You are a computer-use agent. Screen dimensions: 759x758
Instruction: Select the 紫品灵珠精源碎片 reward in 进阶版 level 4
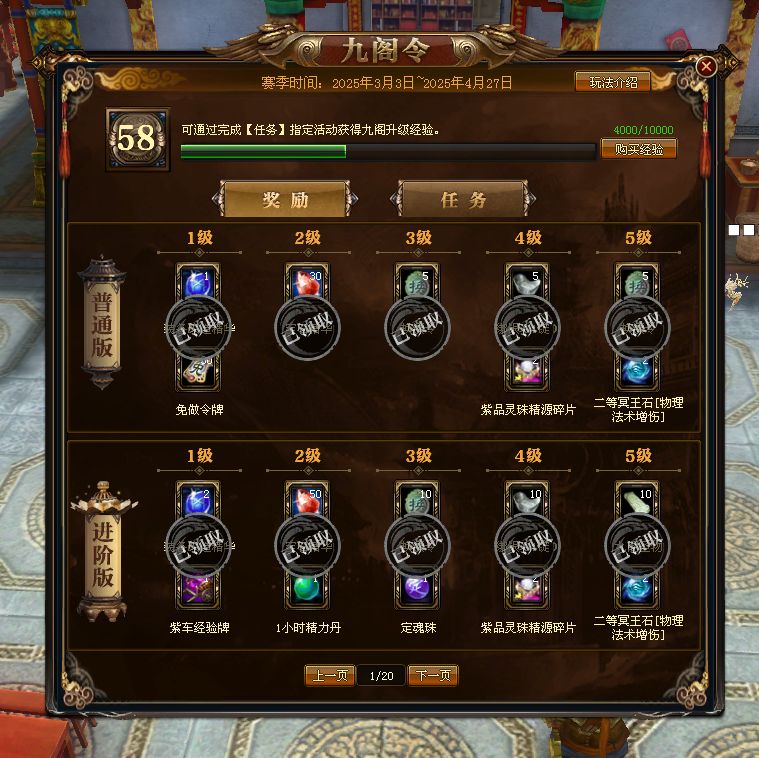[527, 588]
